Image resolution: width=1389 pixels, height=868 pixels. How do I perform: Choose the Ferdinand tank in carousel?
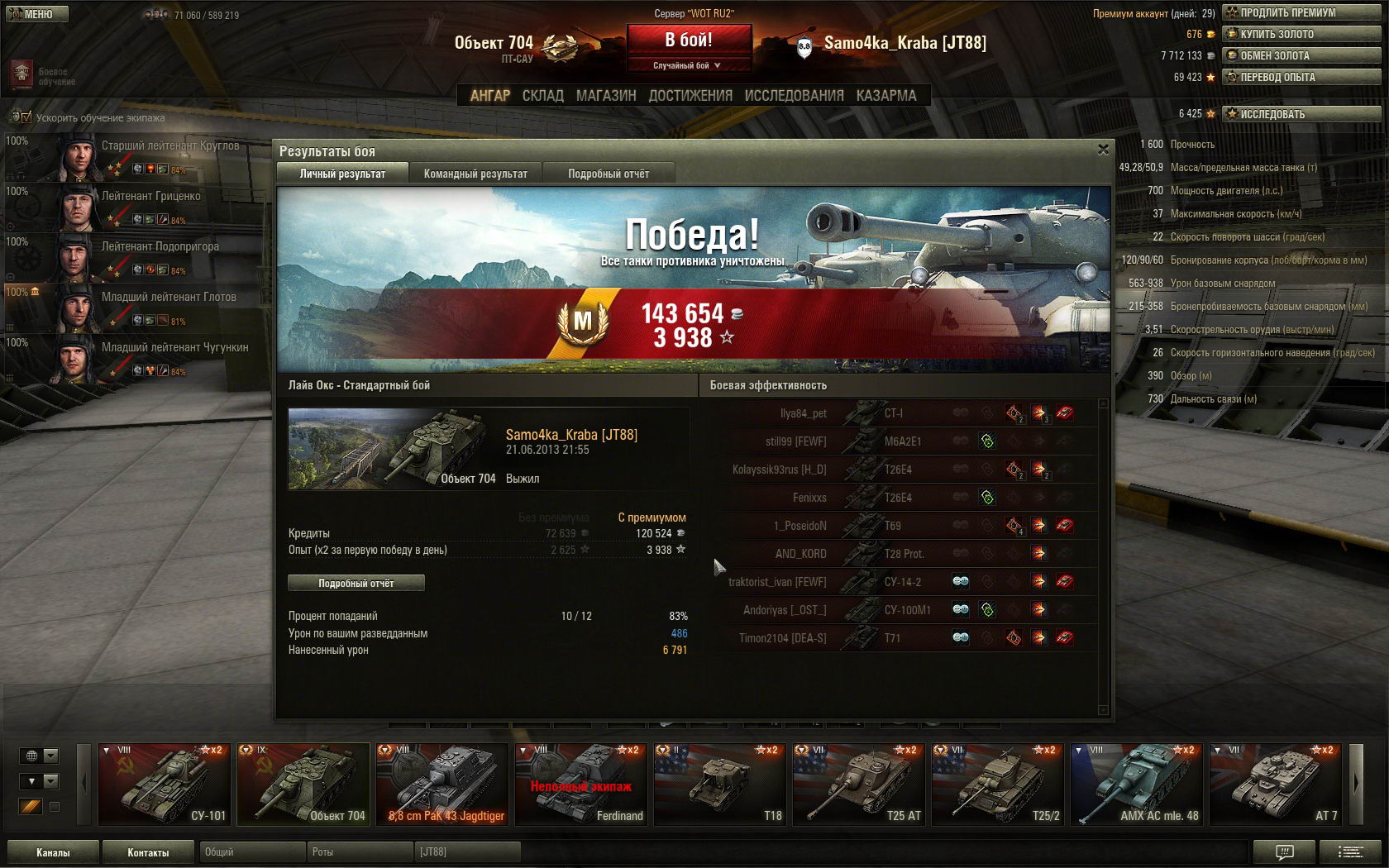pos(580,784)
